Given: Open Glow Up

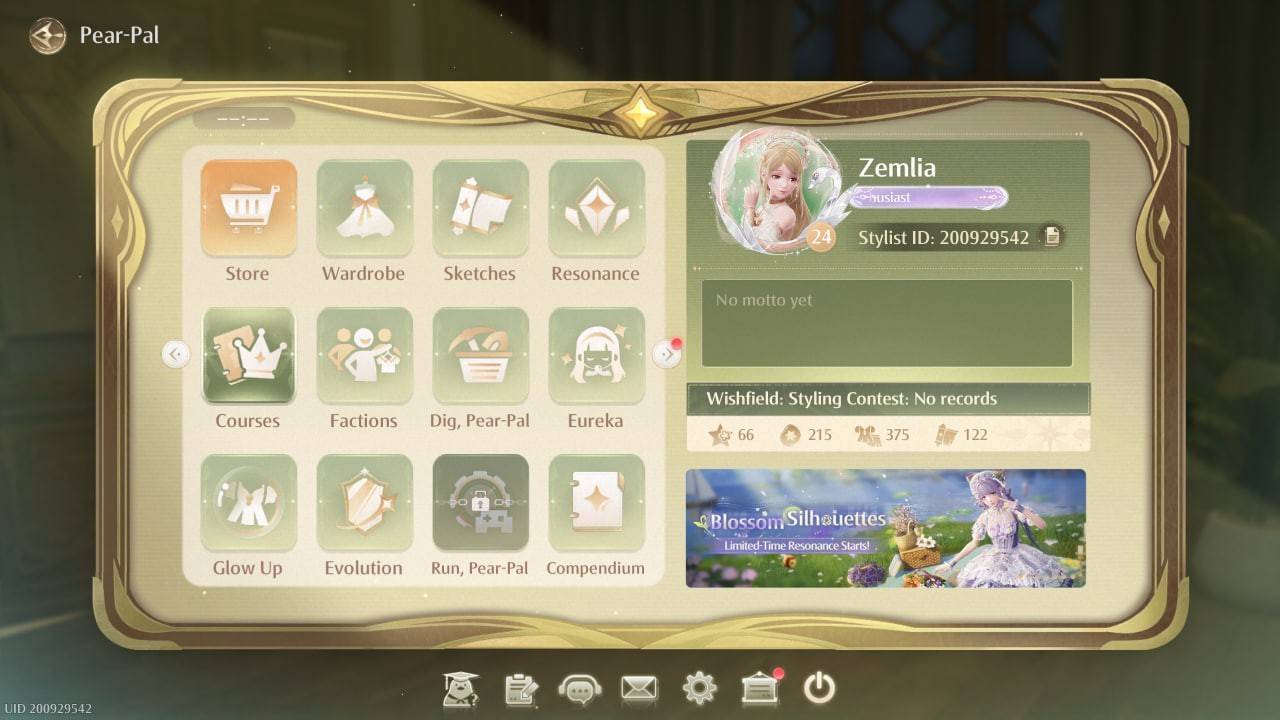Looking at the screenshot, I should 248,501.
